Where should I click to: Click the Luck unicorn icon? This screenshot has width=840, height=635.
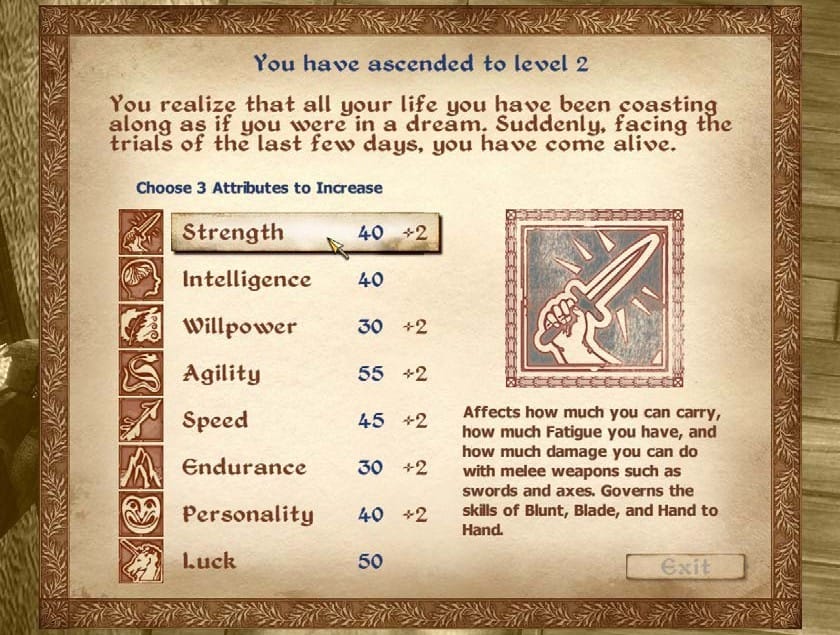pyautogui.click(x=141, y=562)
